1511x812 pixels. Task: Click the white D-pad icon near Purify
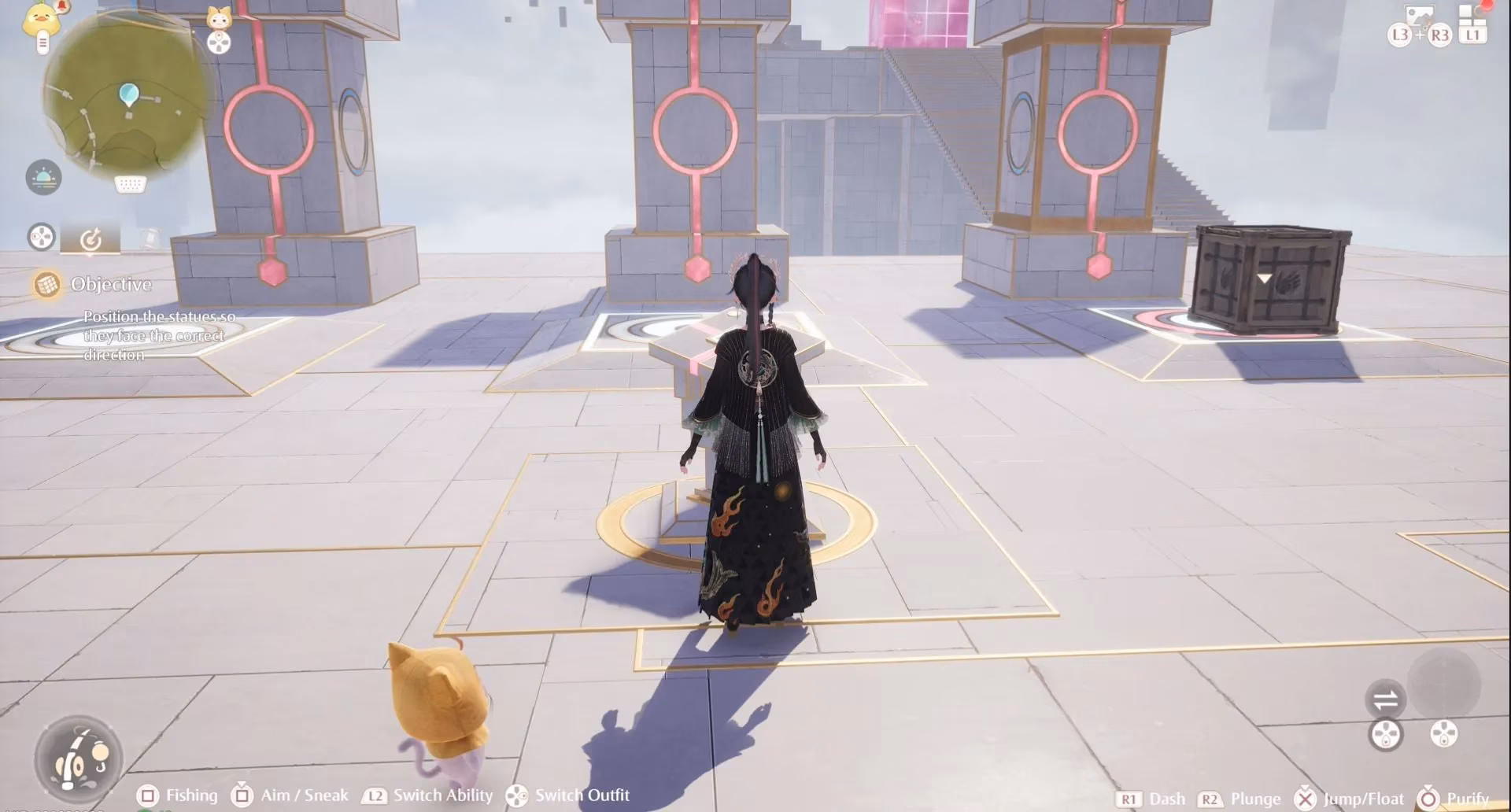[x=1444, y=734]
